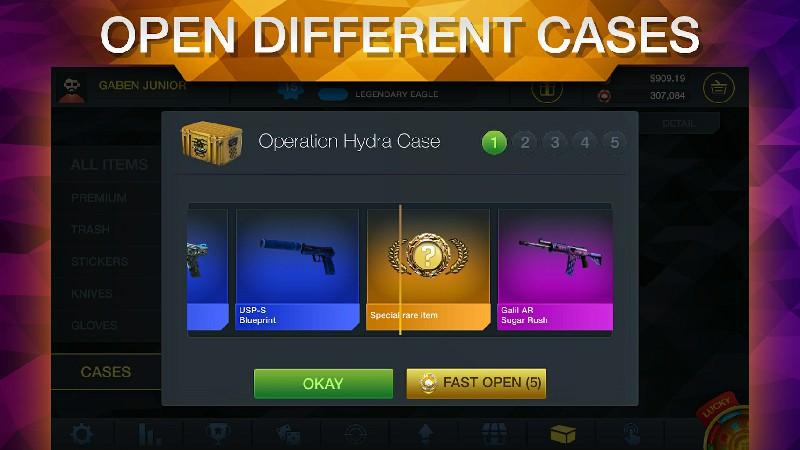Select case quantity 1

point(494,142)
